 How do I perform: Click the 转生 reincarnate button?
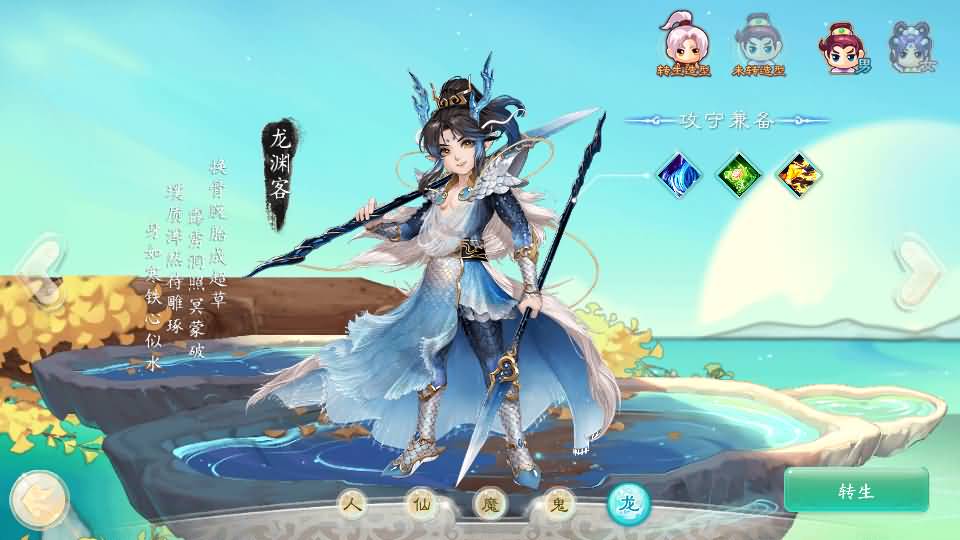pos(856,490)
